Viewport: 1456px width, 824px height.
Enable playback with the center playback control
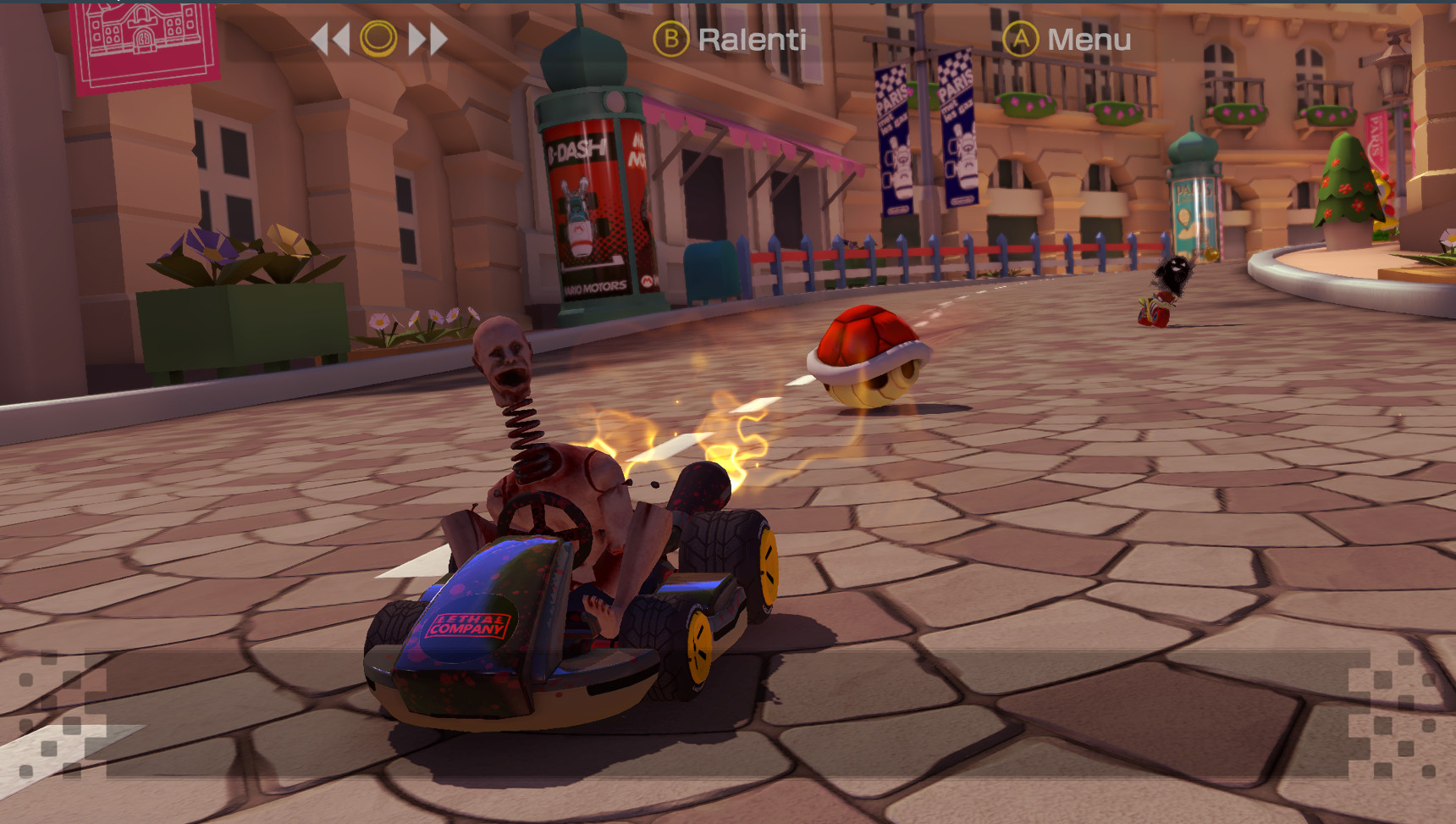pos(380,38)
